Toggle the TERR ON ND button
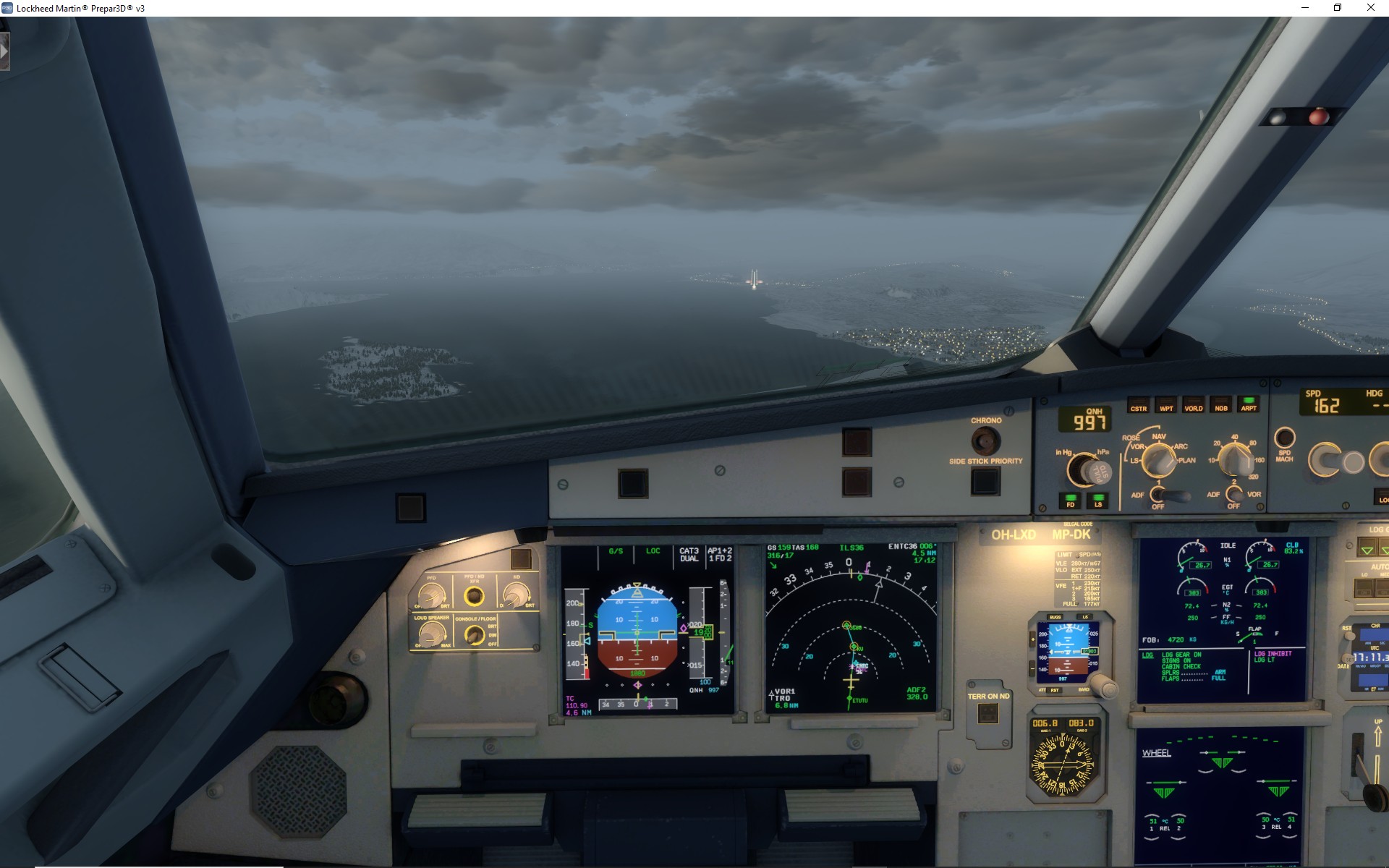Viewport: 1389px width, 868px height. tap(987, 715)
